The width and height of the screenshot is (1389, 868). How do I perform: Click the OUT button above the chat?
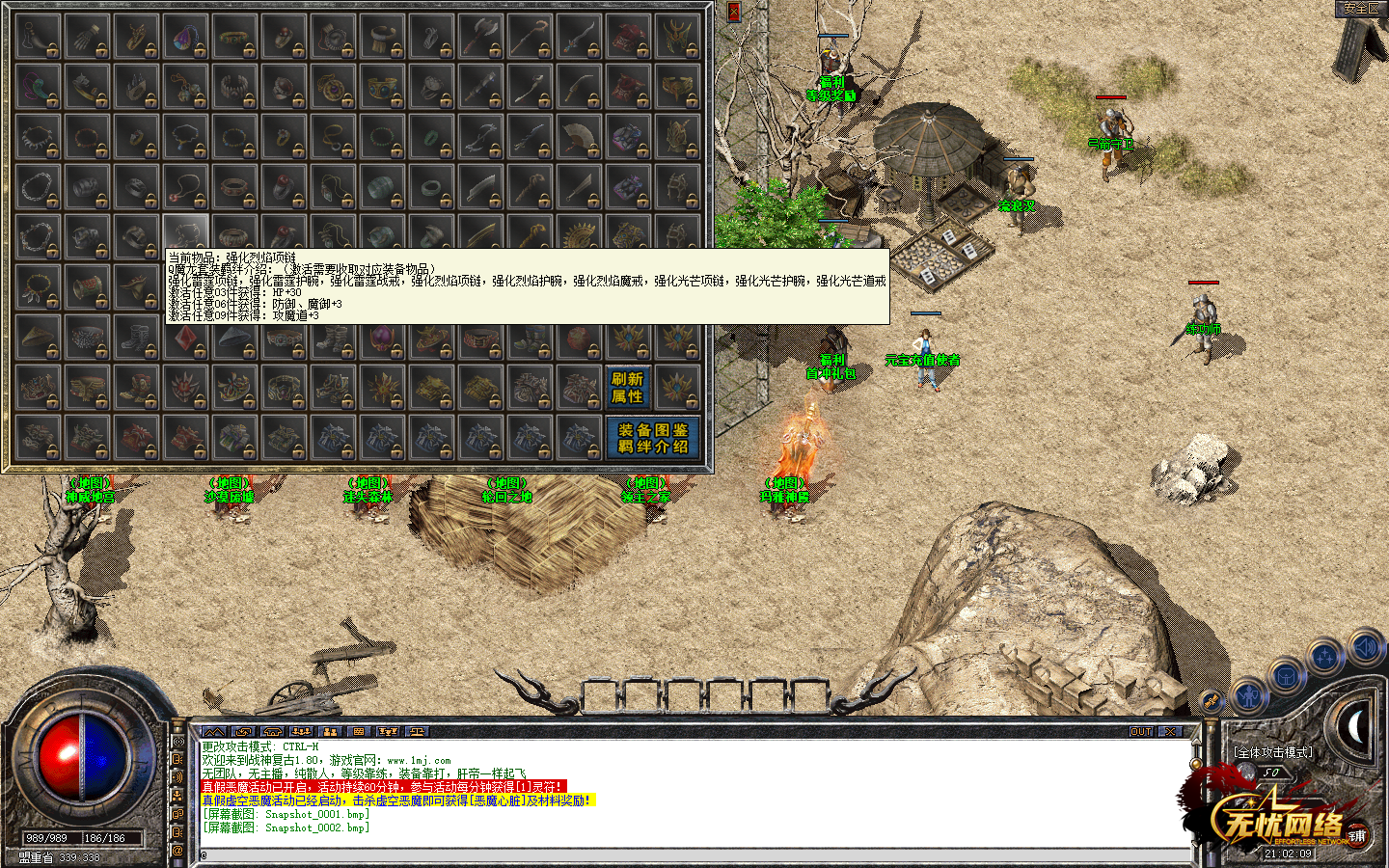1141,732
